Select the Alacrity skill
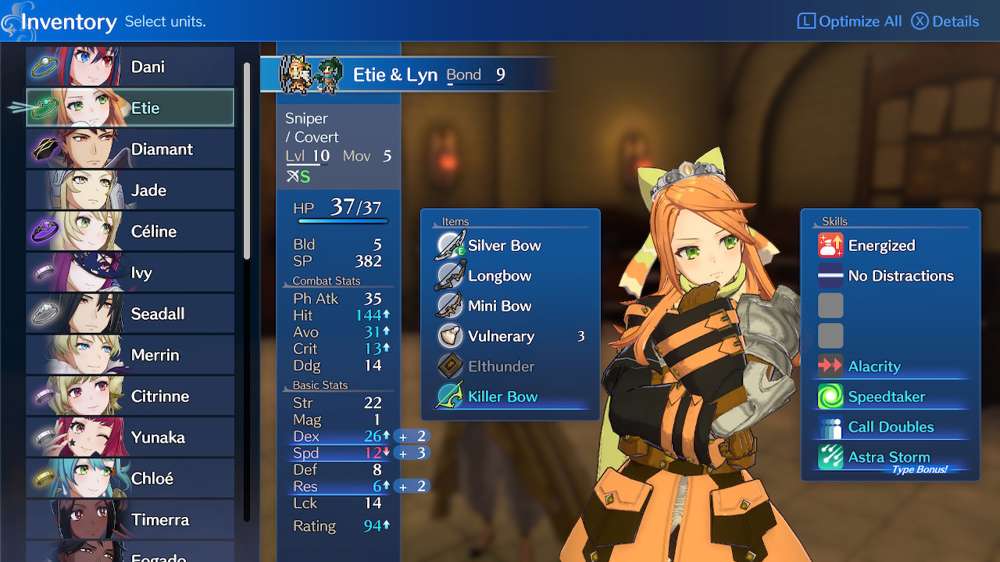The height and width of the screenshot is (562, 1000). click(x=874, y=367)
